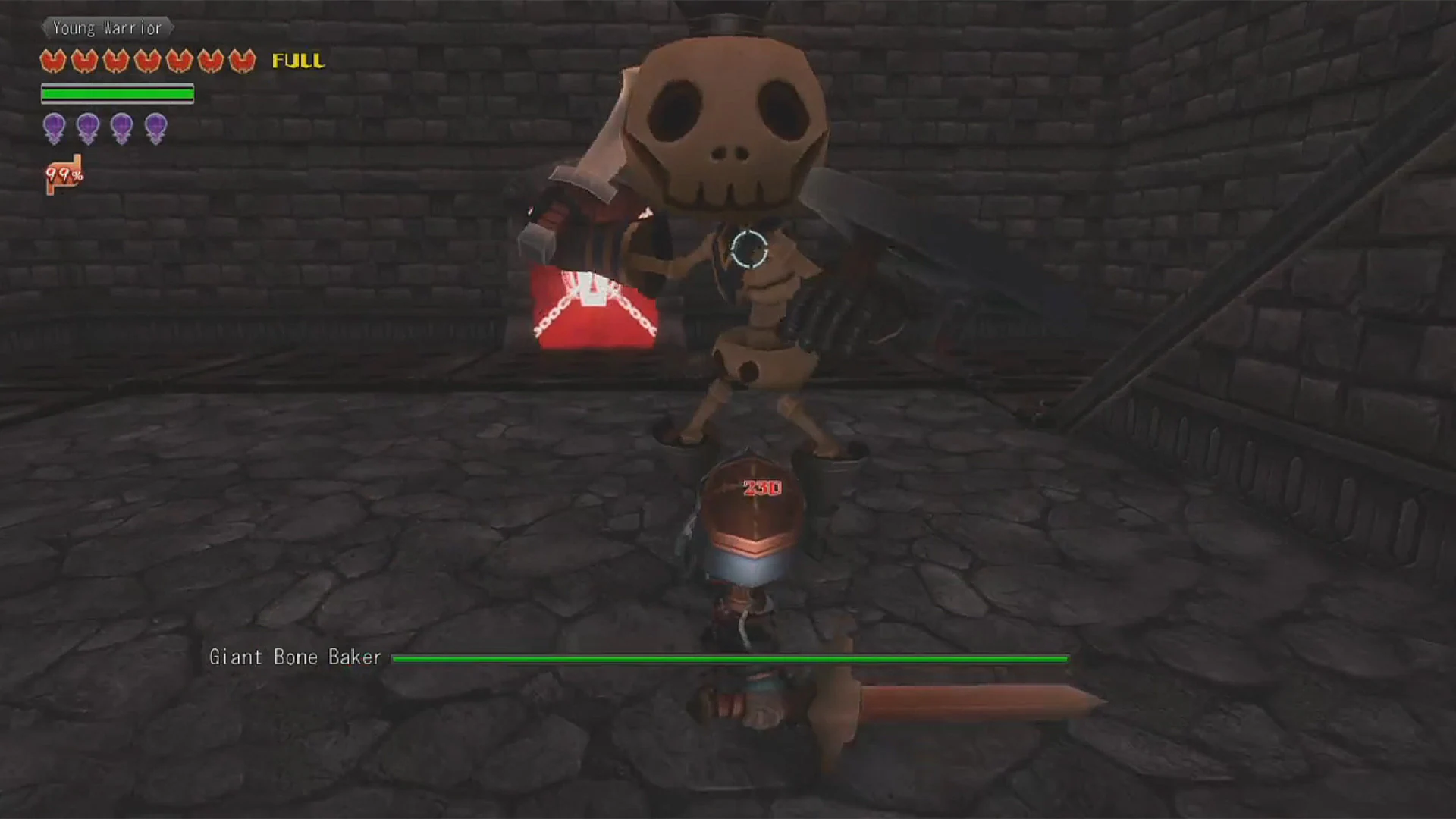Image resolution: width=1456 pixels, height=819 pixels.
Task: Toggle the third purple skull icon
Action: 121,127
